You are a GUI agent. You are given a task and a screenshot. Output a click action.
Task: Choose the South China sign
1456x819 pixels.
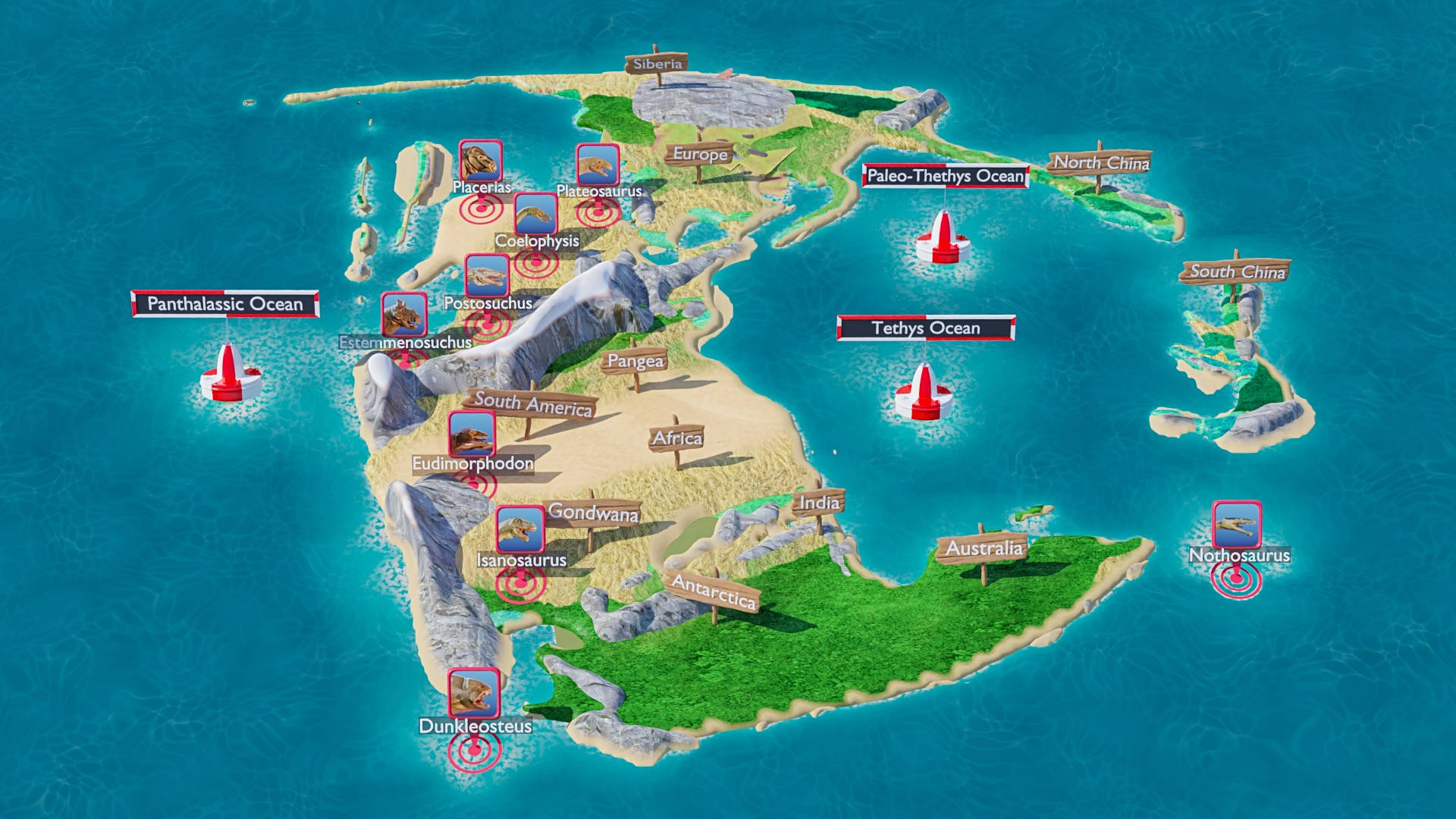[x=1236, y=271]
